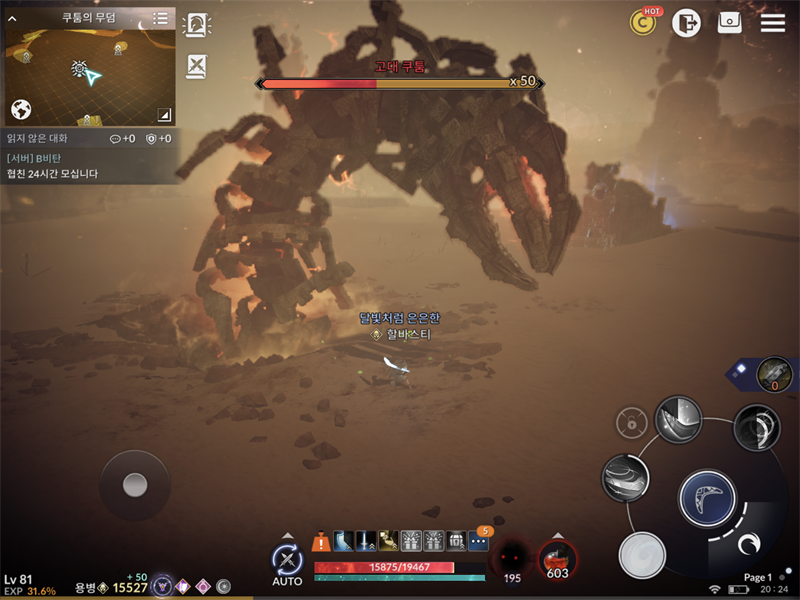Open the crossed swords book icon
800x600 pixels.
coord(197,66)
